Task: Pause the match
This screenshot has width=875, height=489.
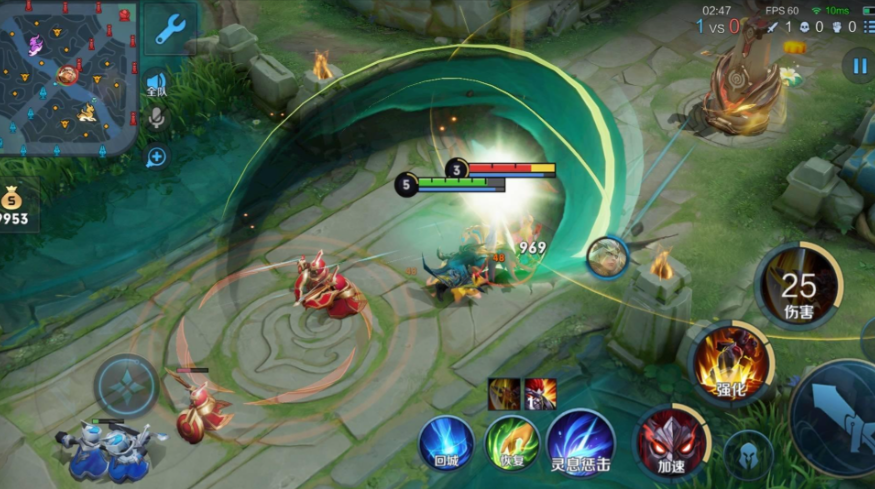Action: tap(858, 66)
